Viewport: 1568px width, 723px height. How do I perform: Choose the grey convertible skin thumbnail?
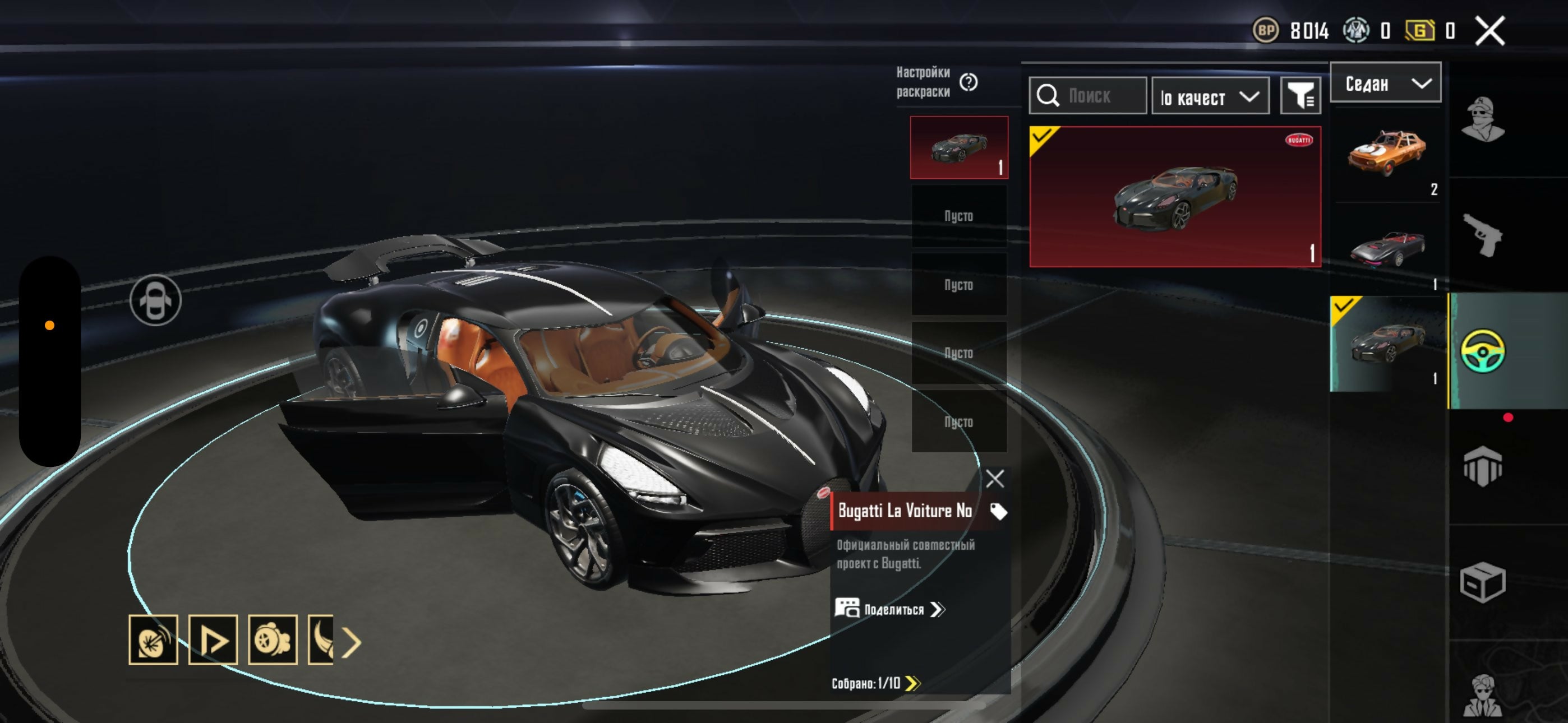coord(1386,249)
